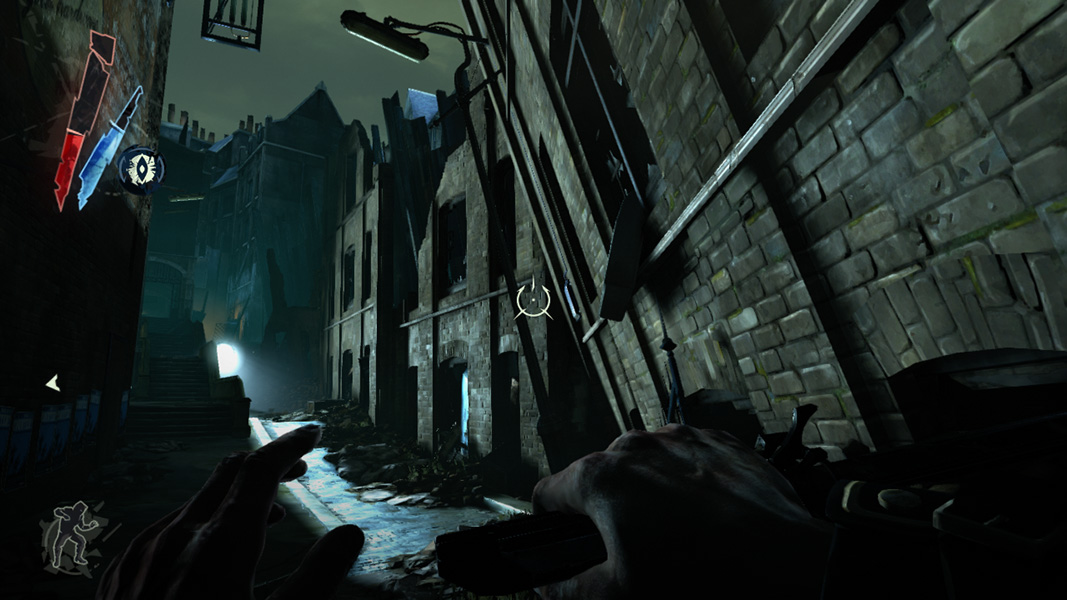This screenshot has height=600, width=1067.
Task: Click the circular objective marker on the wall
Action: pyautogui.click(x=533, y=297)
